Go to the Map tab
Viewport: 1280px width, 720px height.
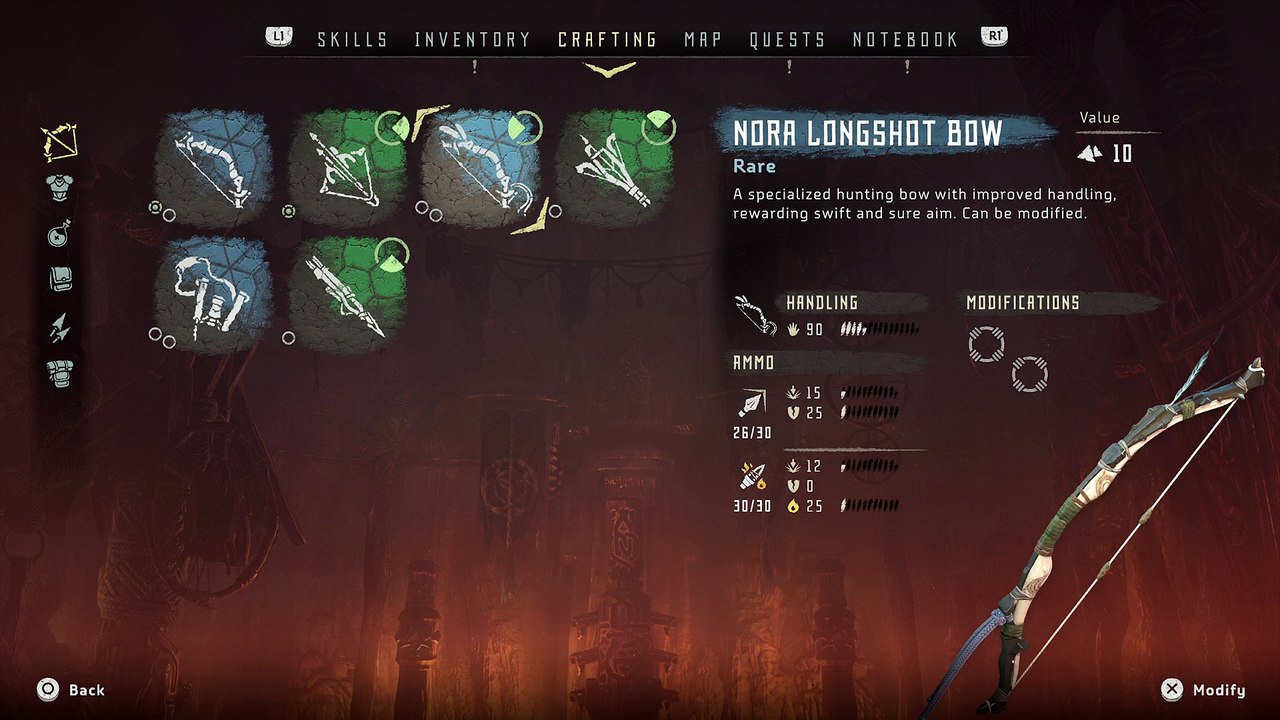[703, 40]
